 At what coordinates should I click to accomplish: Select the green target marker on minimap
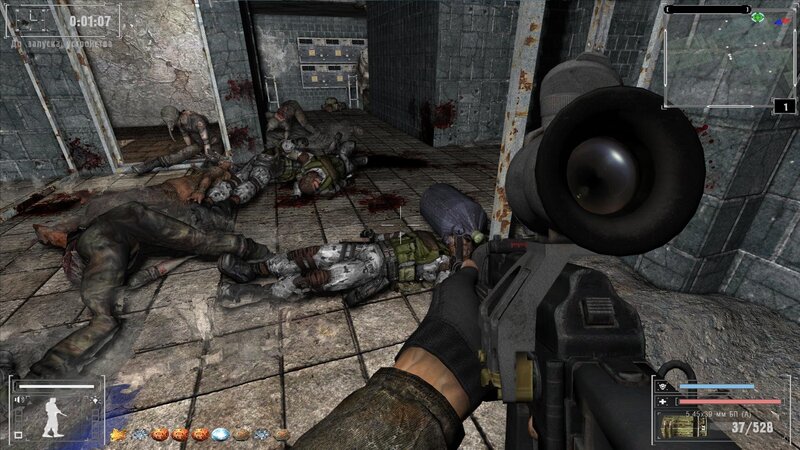click(757, 17)
